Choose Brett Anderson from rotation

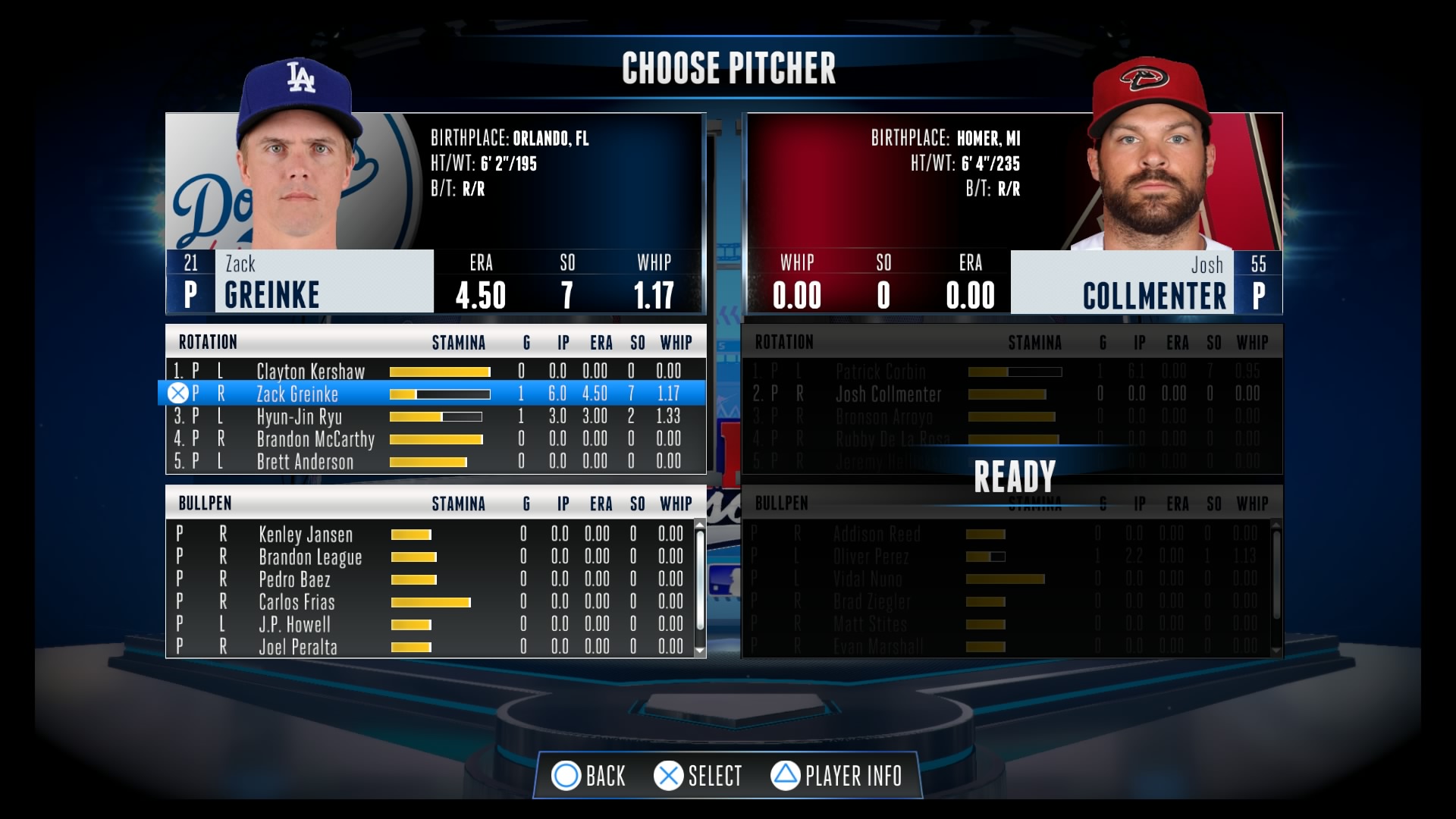click(x=305, y=462)
